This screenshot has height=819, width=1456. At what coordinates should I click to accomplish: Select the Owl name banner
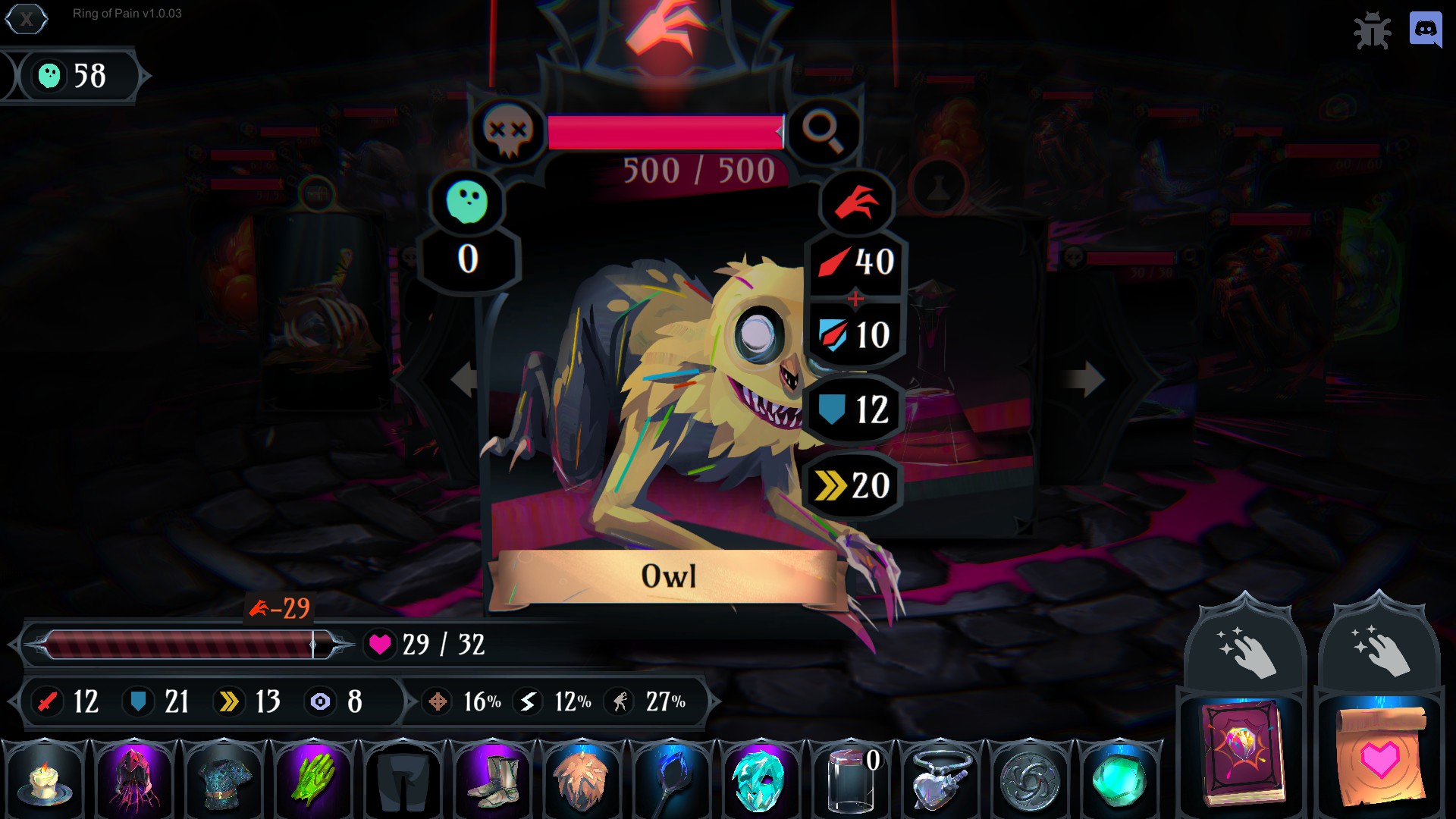(667, 577)
